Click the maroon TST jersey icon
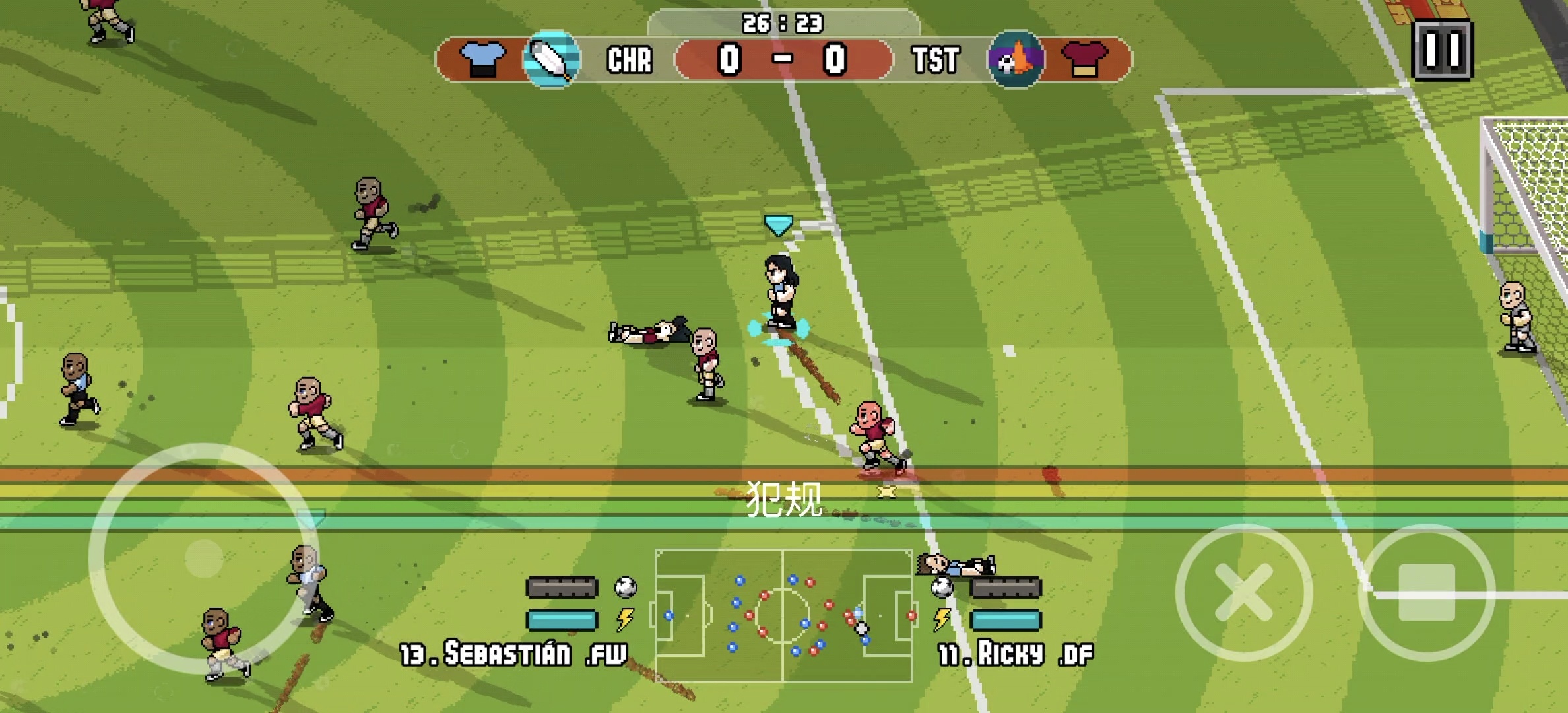Screen dimensions: 1568x713 [1084, 59]
